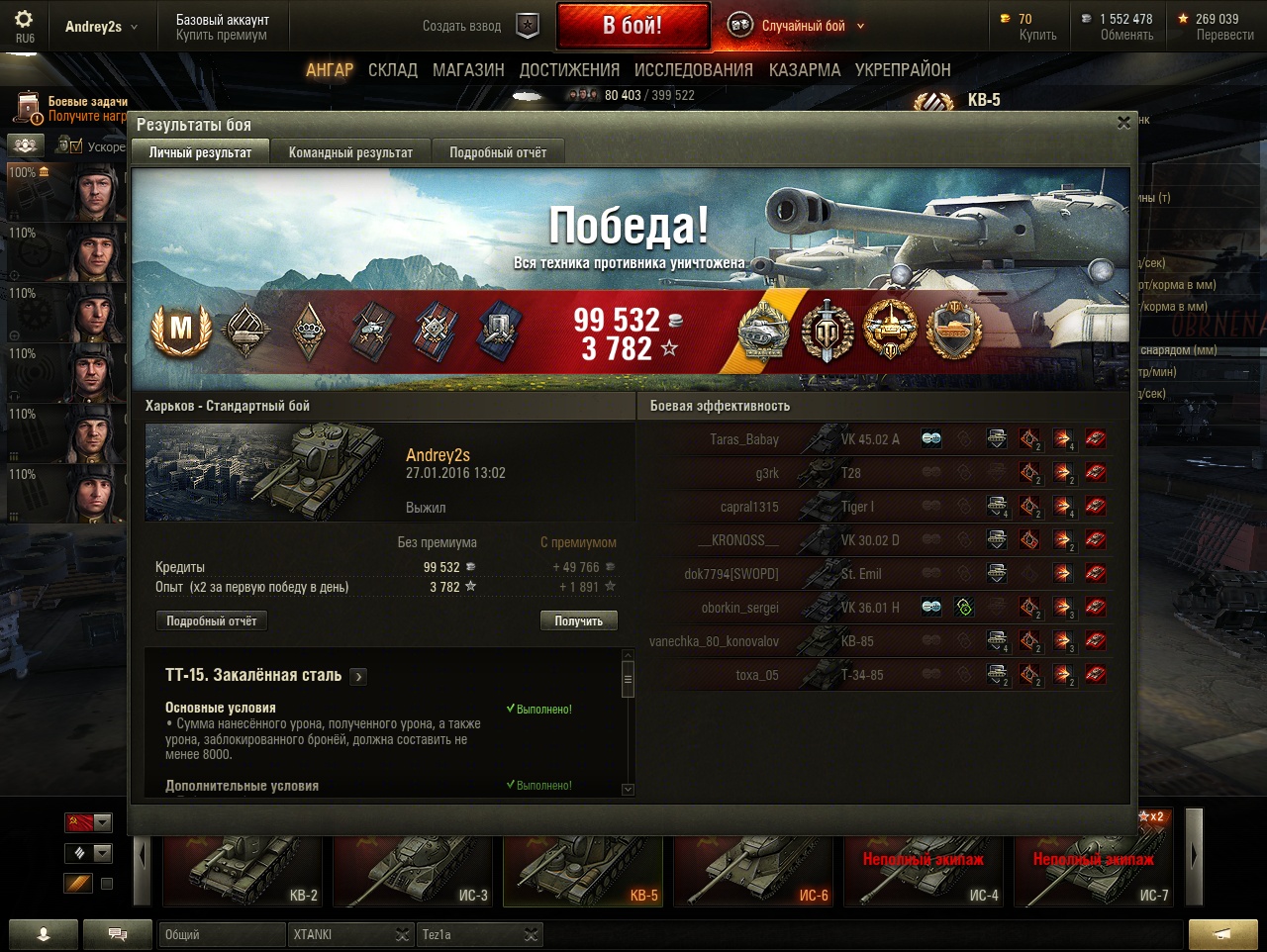Image resolution: width=1267 pixels, height=952 pixels.
Task: Open the Подробный отчёт tab
Action: click(x=498, y=152)
